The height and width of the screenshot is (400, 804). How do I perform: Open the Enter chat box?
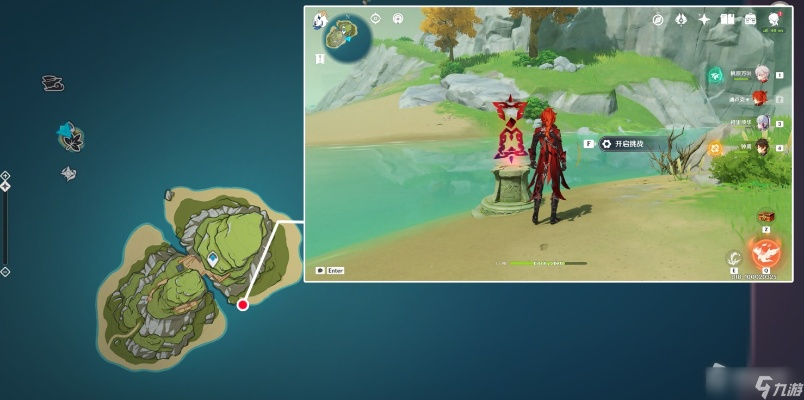coord(329,270)
